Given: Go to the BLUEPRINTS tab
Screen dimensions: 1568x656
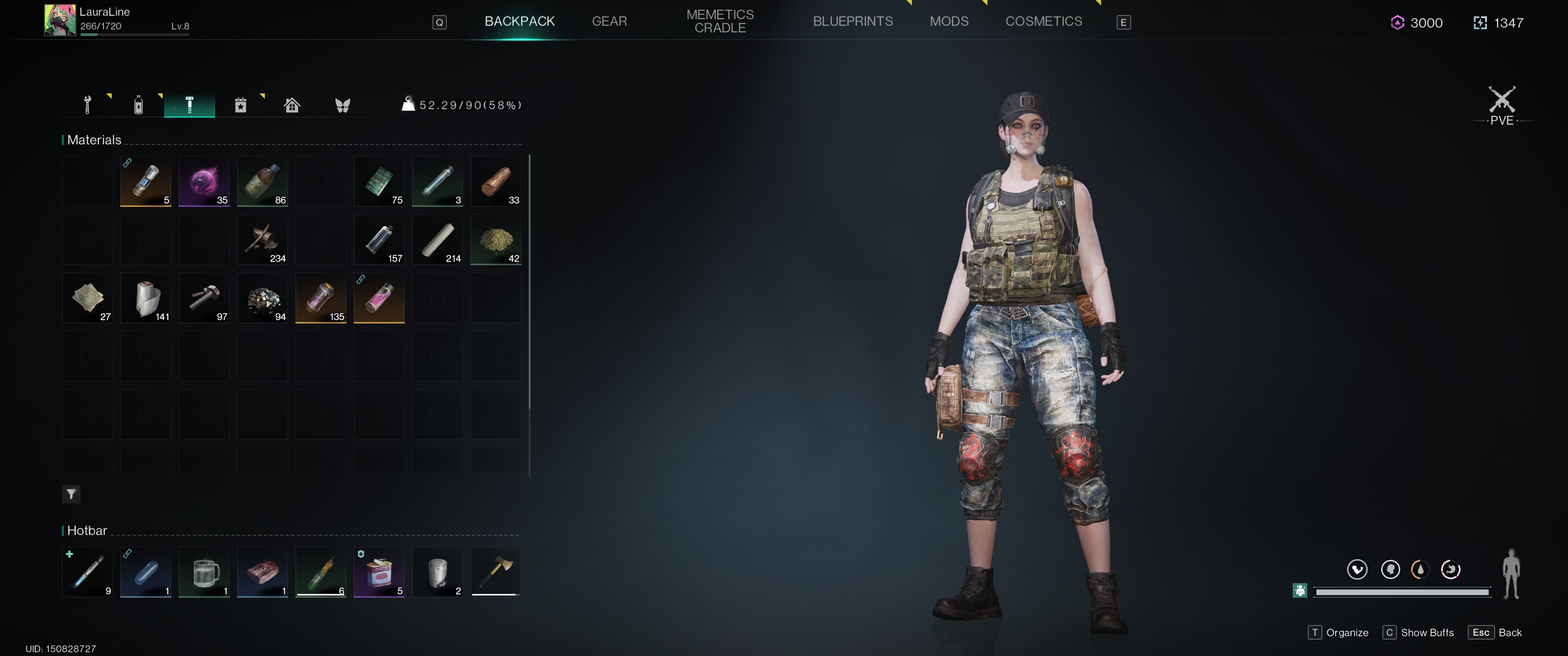Looking at the screenshot, I should (852, 21).
